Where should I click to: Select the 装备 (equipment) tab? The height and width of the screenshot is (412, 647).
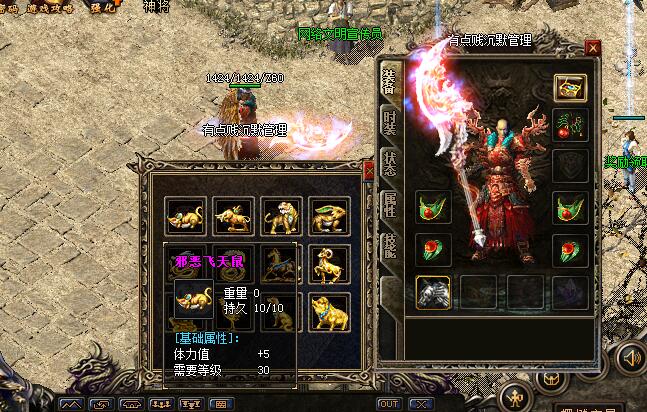(390, 80)
